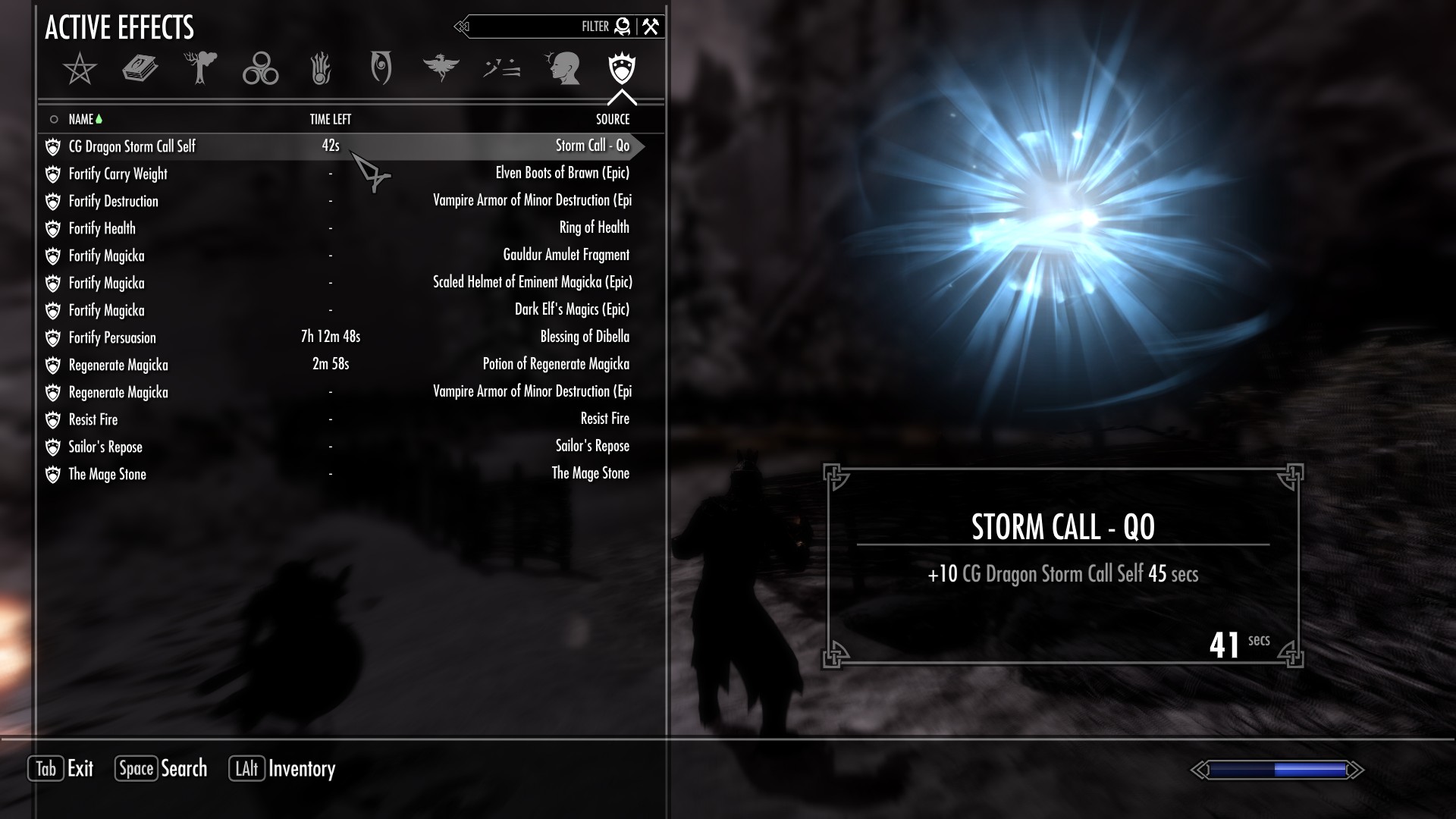Select the Oblivion symbol filter icon
The width and height of the screenshot is (1456, 819).
click(381, 69)
